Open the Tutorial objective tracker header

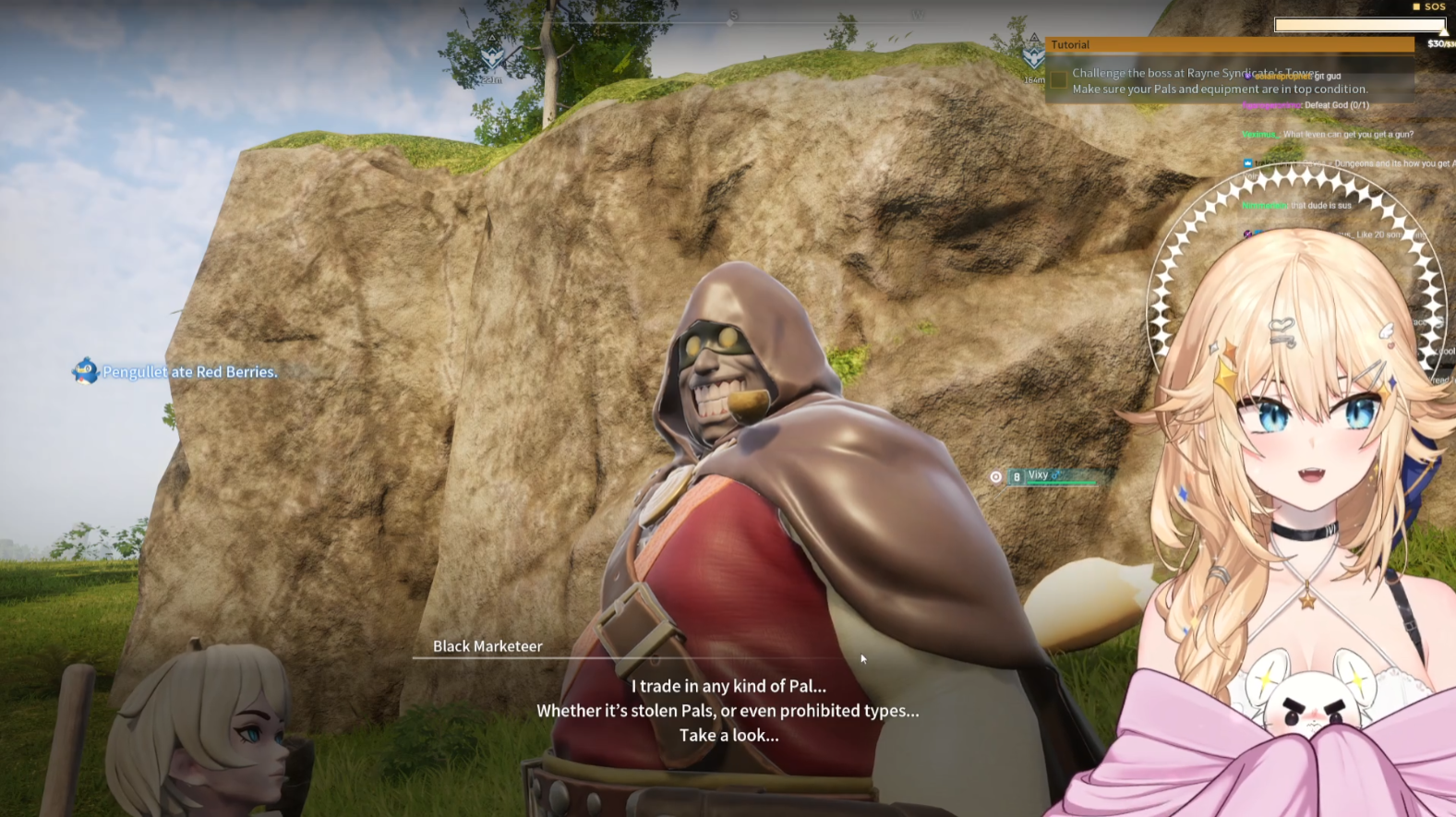click(x=1230, y=44)
